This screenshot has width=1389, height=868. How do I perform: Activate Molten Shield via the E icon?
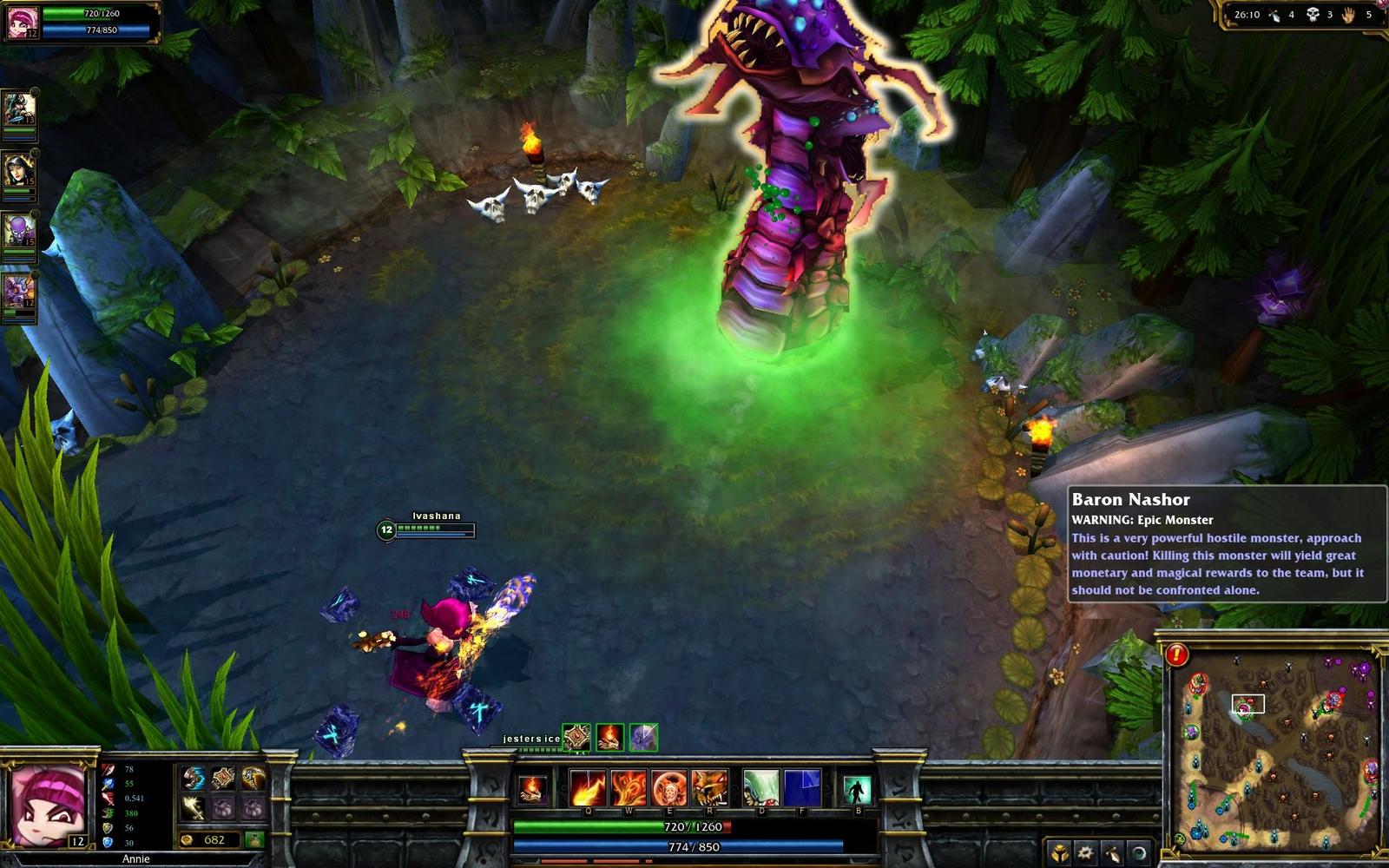669,788
